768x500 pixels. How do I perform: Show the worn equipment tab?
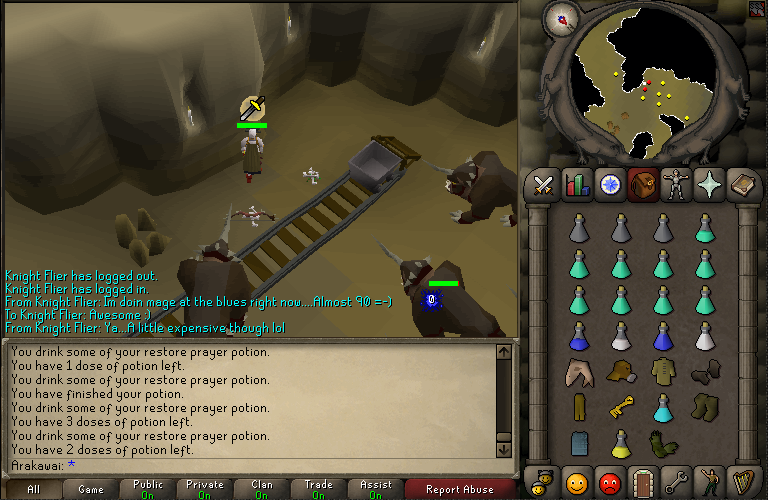[677, 185]
